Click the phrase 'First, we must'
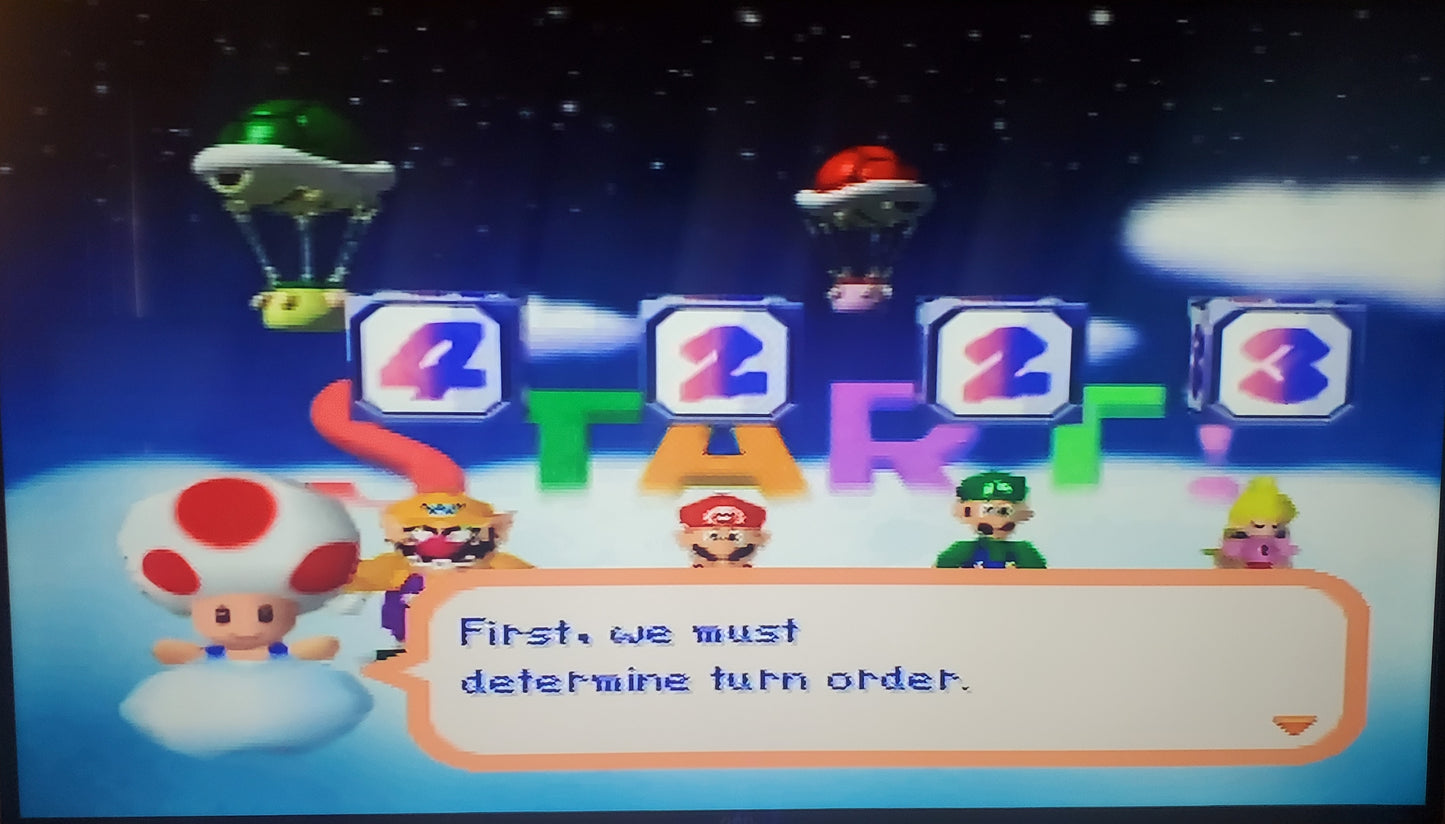Image resolution: width=1445 pixels, height=824 pixels. coord(630,630)
